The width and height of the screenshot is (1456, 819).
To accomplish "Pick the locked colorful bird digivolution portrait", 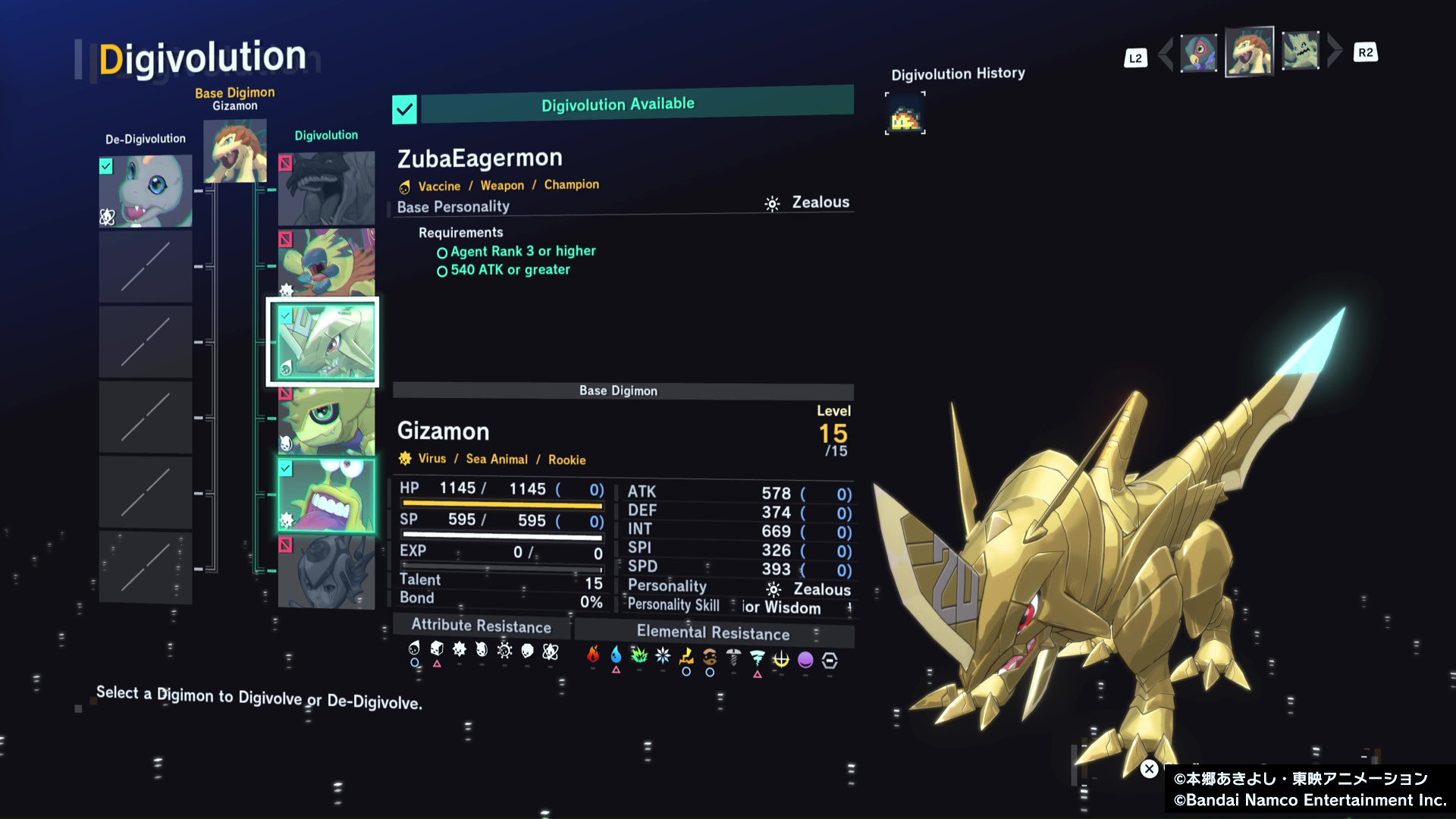I will click(326, 262).
